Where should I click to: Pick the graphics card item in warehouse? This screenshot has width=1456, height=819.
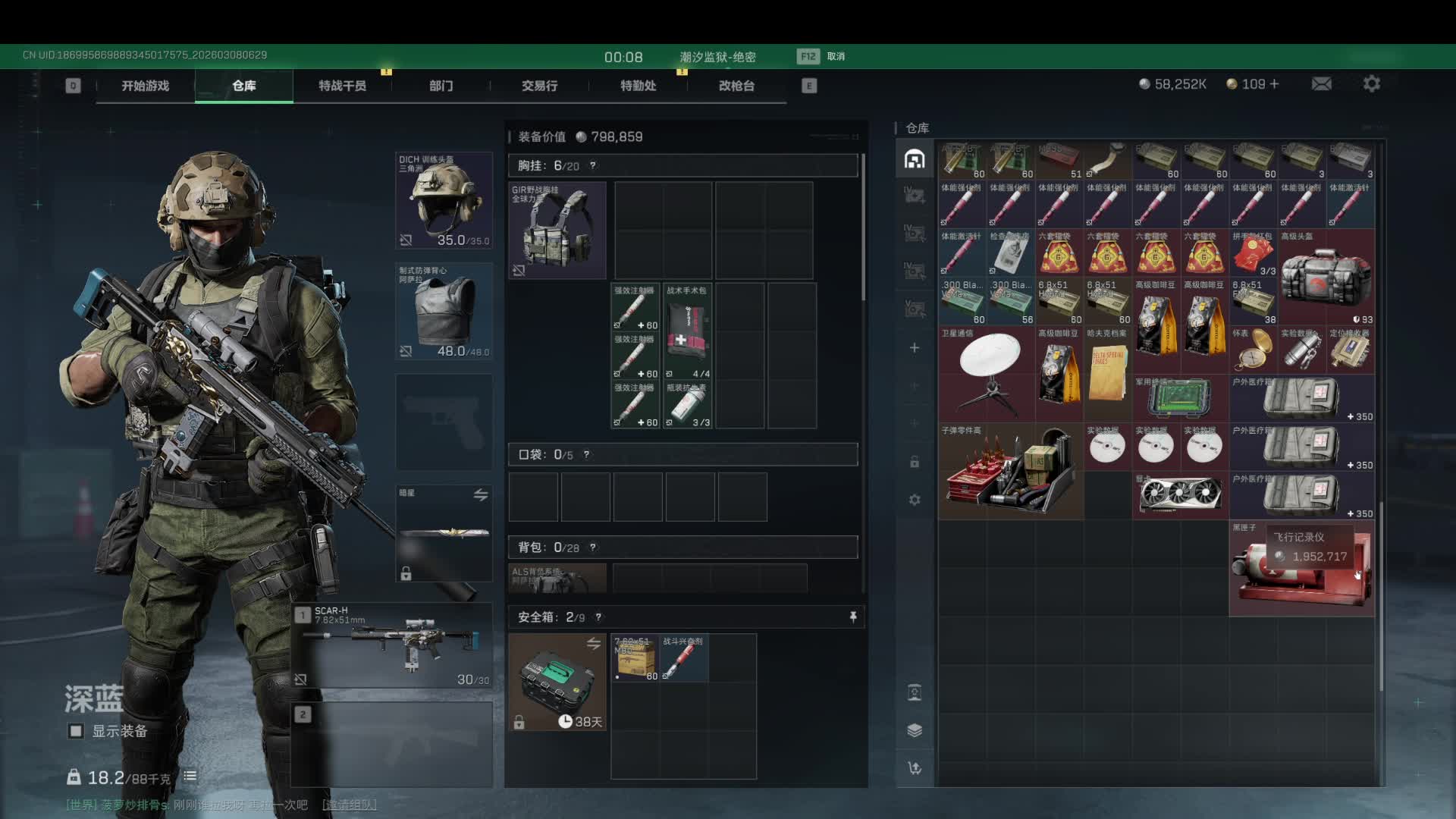[1180, 494]
